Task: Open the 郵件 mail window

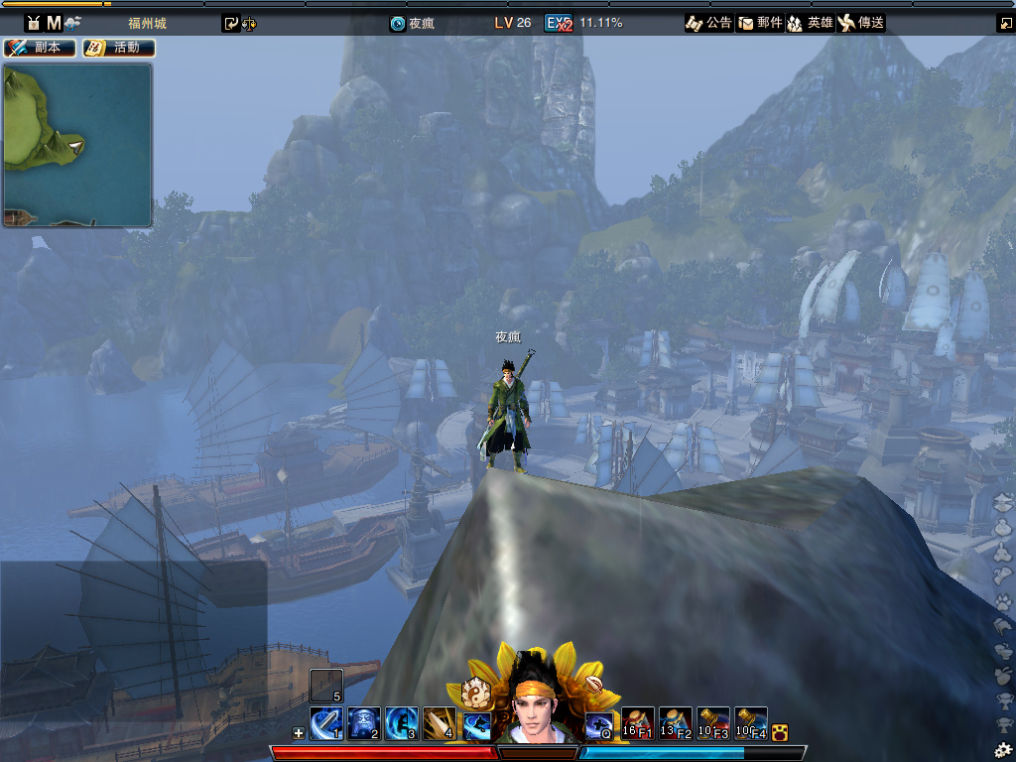Action: click(759, 23)
